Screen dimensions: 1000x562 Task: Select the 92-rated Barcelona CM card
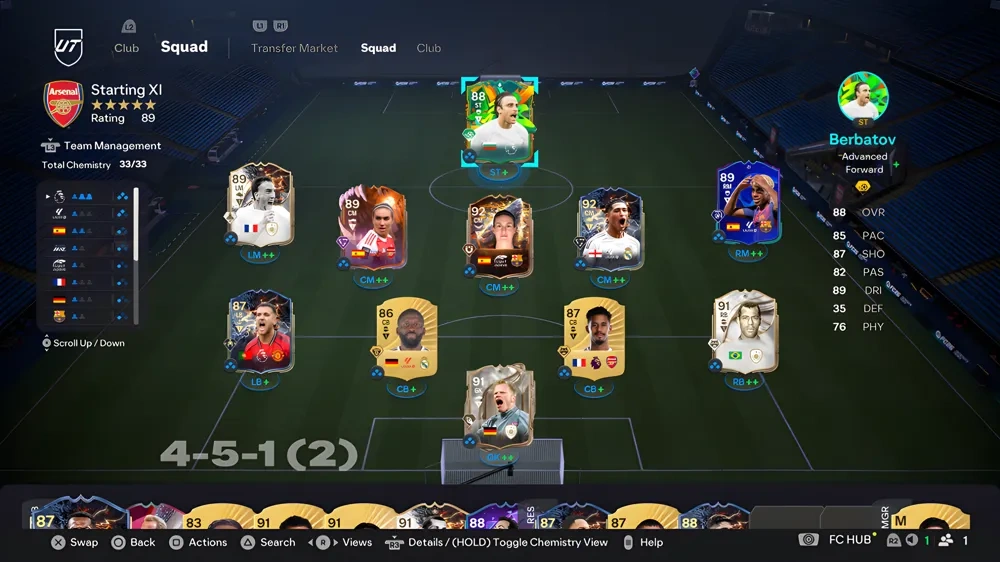coord(500,235)
